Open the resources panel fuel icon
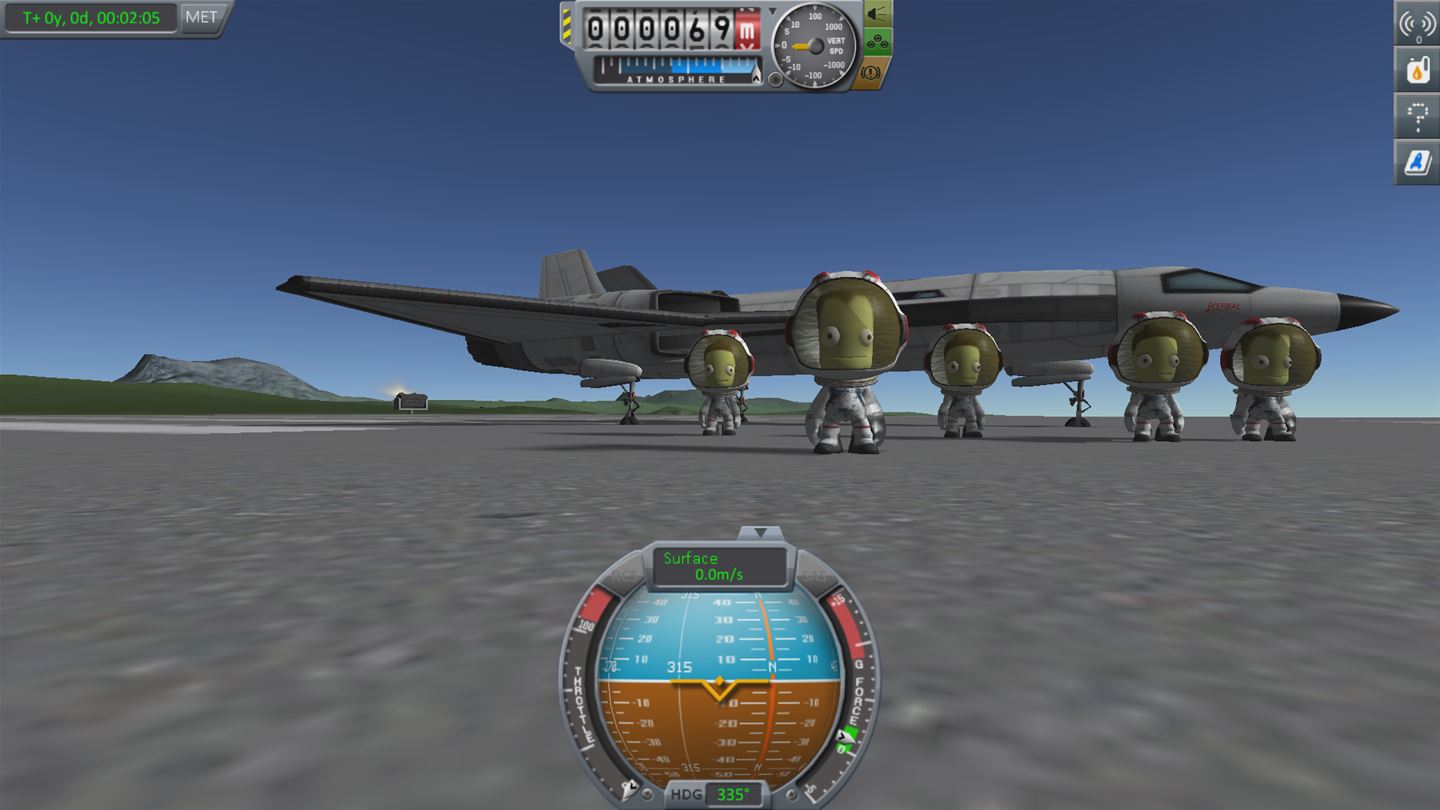The height and width of the screenshot is (810, 1440). point(1418,71)
